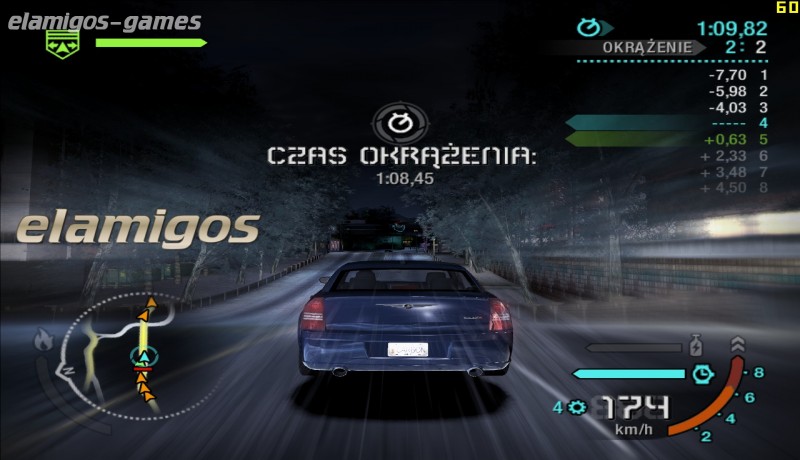Activate the speedbreaker clock icon
The height and width of the screenshot is (460, 800).
point(703,374)
